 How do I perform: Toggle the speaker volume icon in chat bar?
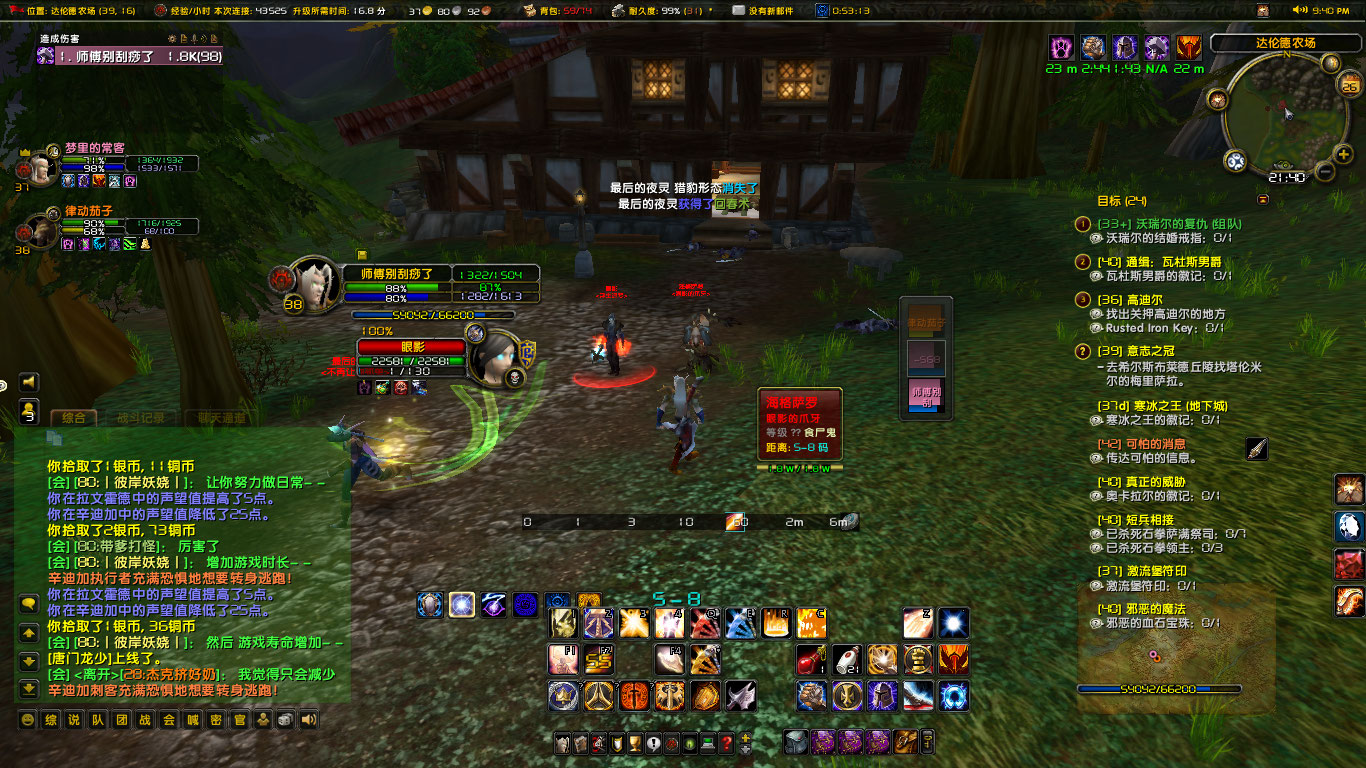pyautogui.click(x=307, y=720)
